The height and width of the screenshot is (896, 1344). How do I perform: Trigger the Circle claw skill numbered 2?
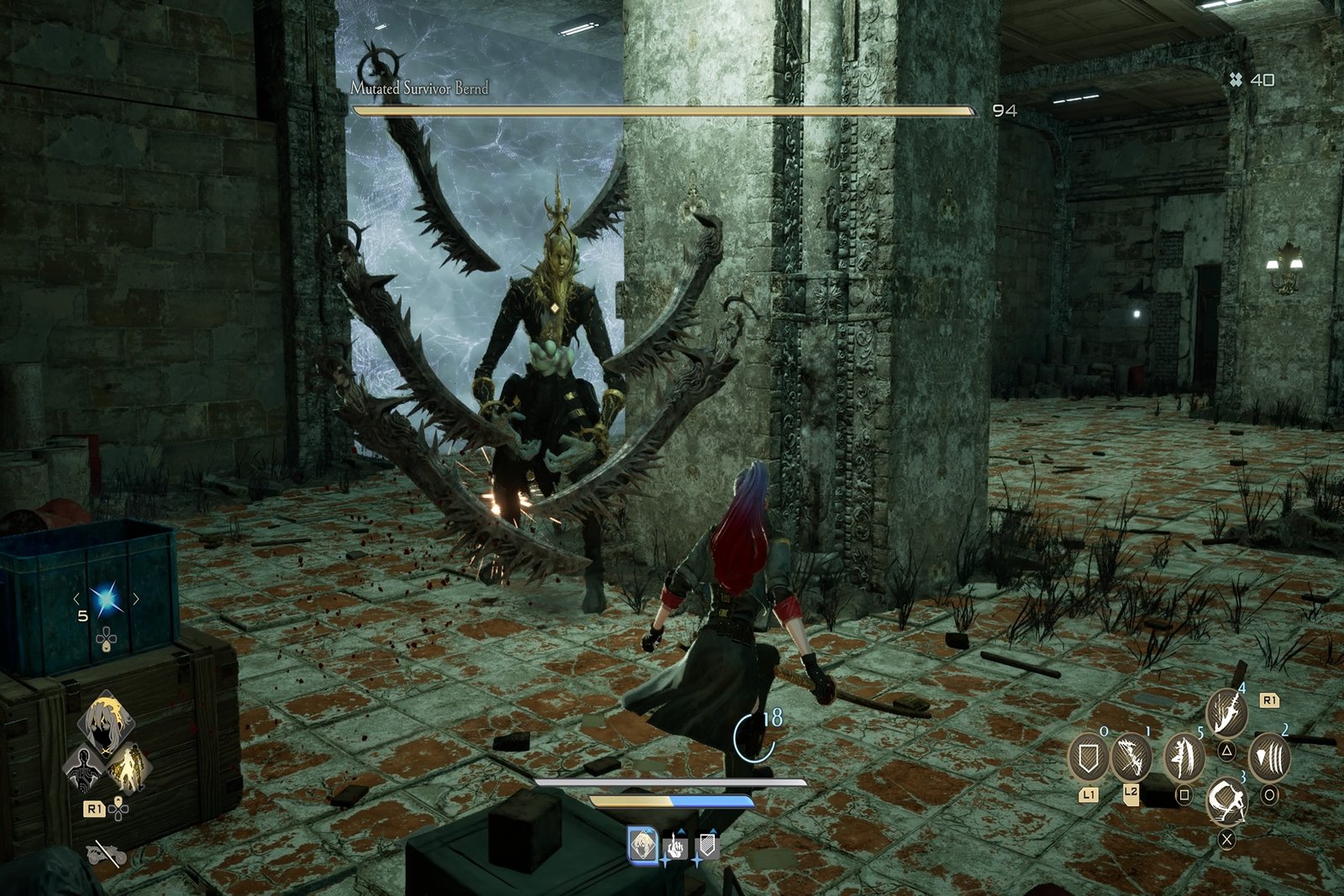click(x=1268, y=755)
